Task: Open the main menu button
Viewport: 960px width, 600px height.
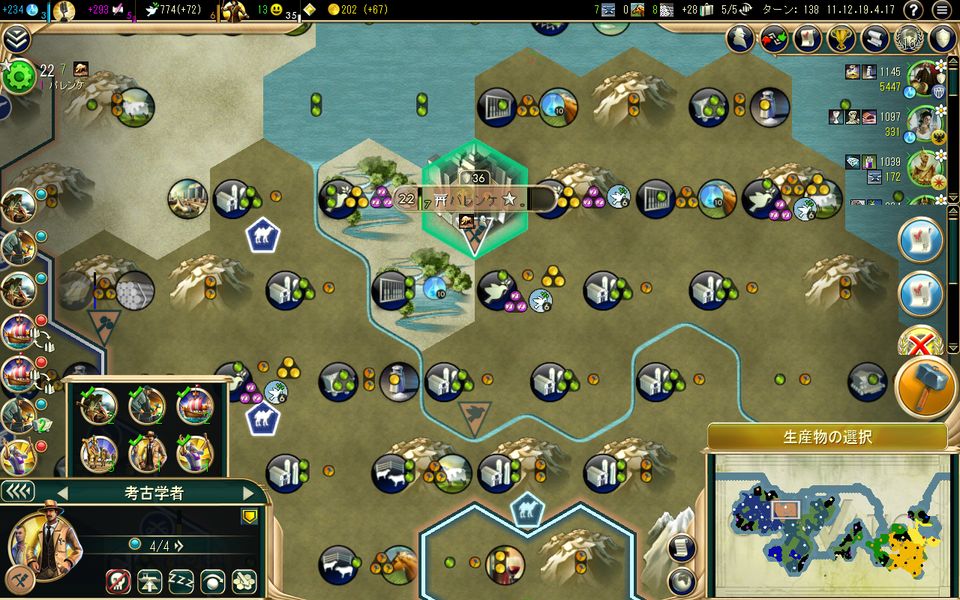Action: 942,10
